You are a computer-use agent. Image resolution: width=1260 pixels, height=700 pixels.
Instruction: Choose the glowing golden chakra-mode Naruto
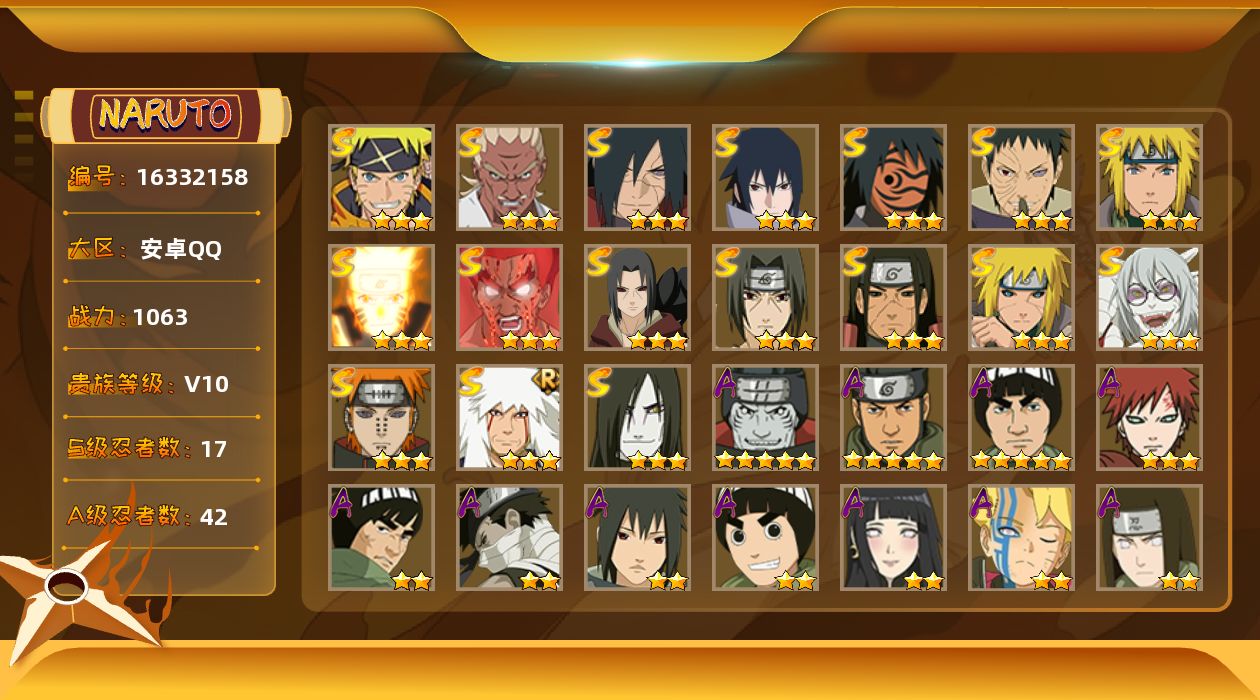coord(381,297)
